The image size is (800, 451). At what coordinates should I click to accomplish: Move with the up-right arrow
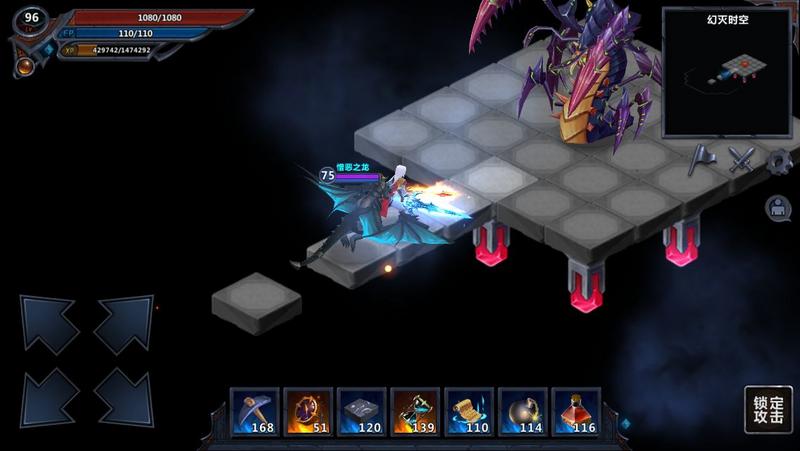click(x=123, y=324)
